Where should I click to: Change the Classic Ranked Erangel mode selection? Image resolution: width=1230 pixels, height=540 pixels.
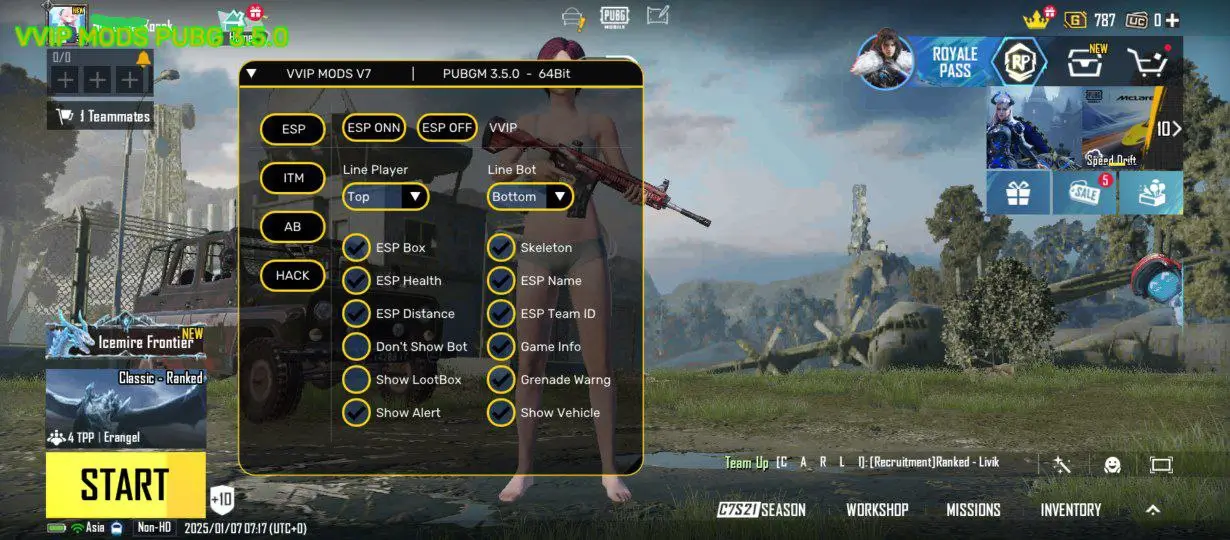[x=126, y=408]
